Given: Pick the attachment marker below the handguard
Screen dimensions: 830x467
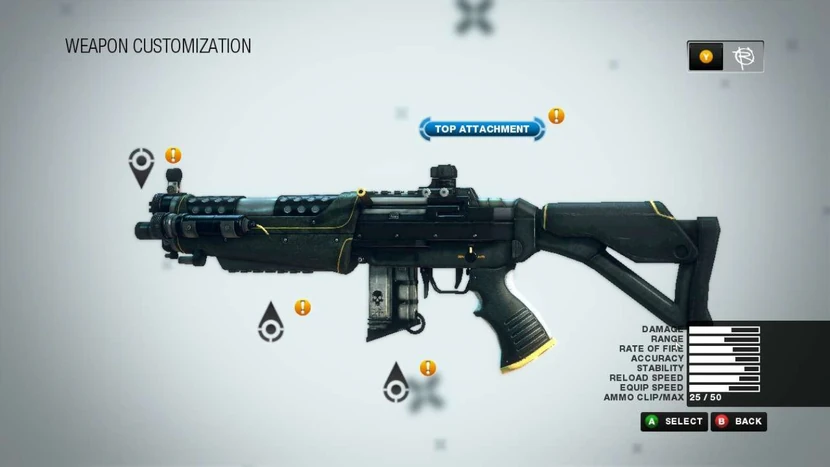Looking at the screenshot, I should point(270,322).
